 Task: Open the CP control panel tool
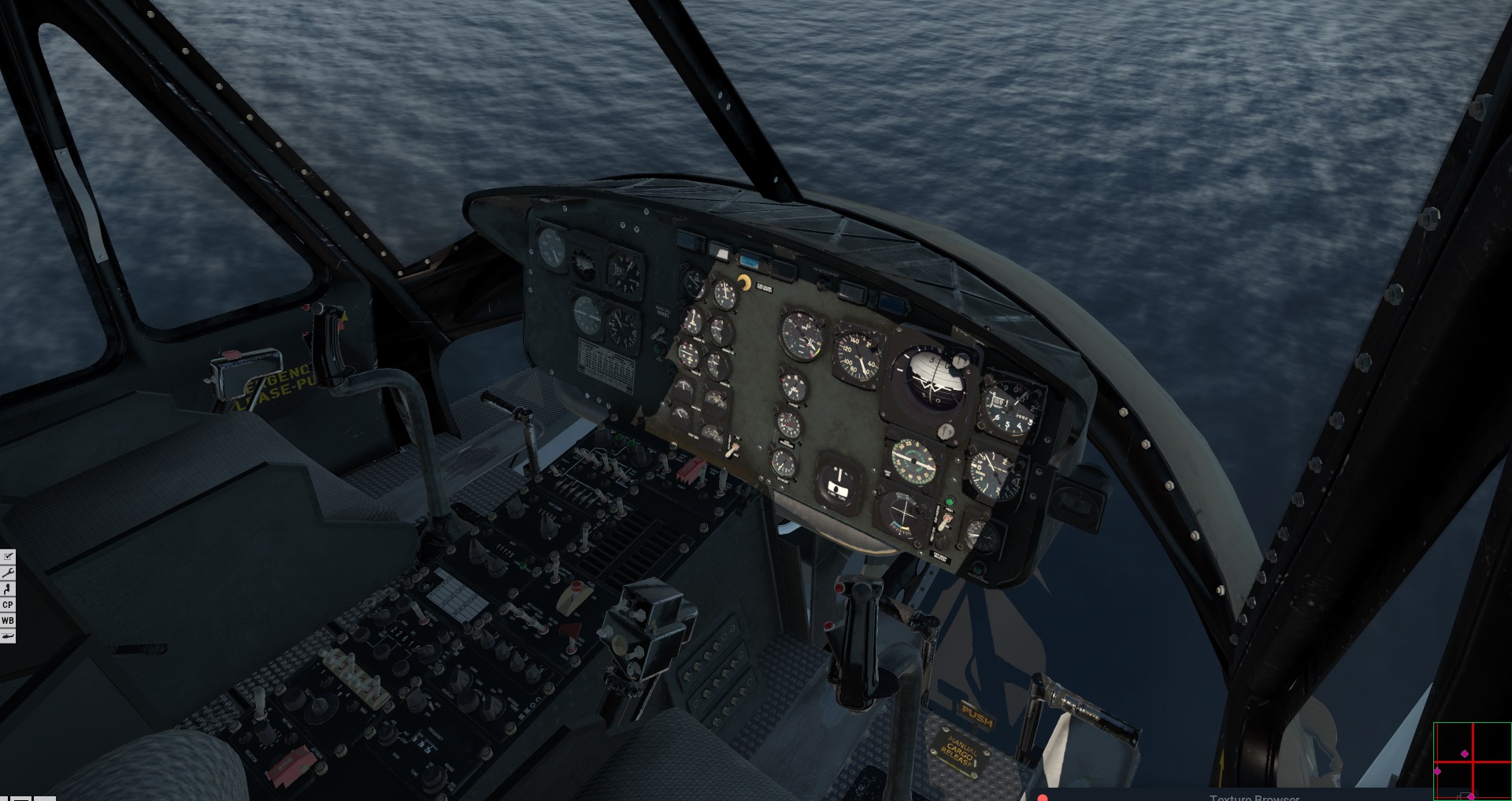tap(6, 605)
